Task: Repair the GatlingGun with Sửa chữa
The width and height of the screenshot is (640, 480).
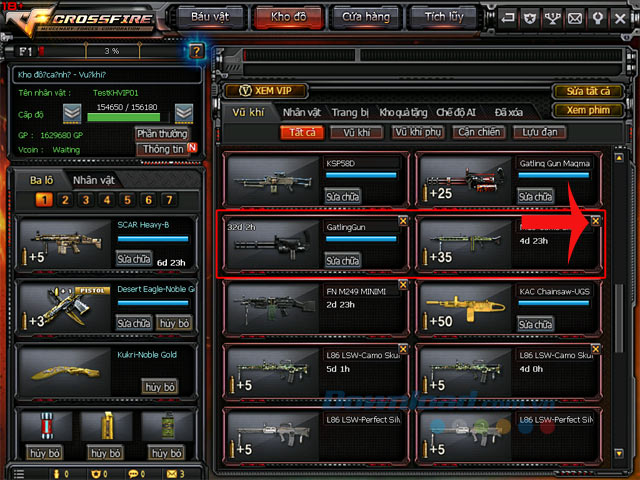Action: pyautogui.click(x=343, y=260)
